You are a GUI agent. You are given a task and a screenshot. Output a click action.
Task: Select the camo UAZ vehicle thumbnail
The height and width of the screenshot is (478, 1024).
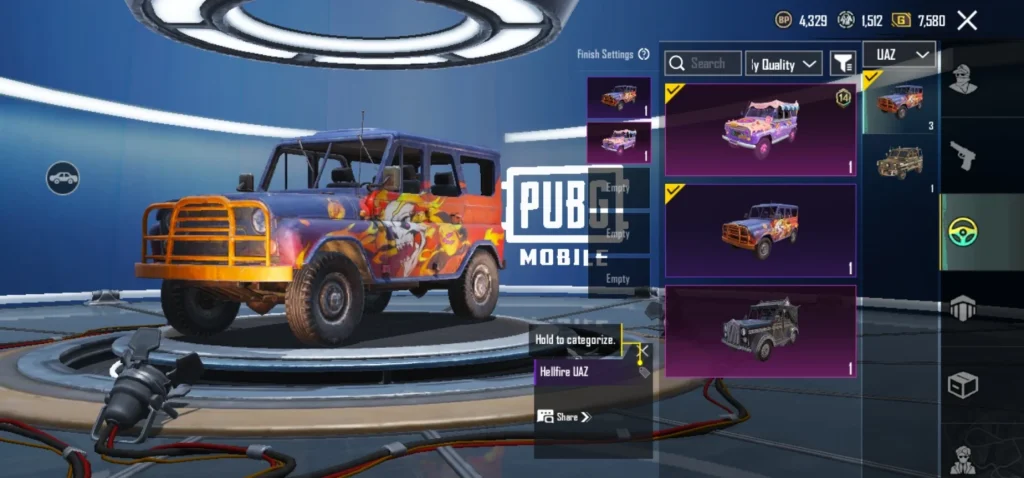point(900,165)
